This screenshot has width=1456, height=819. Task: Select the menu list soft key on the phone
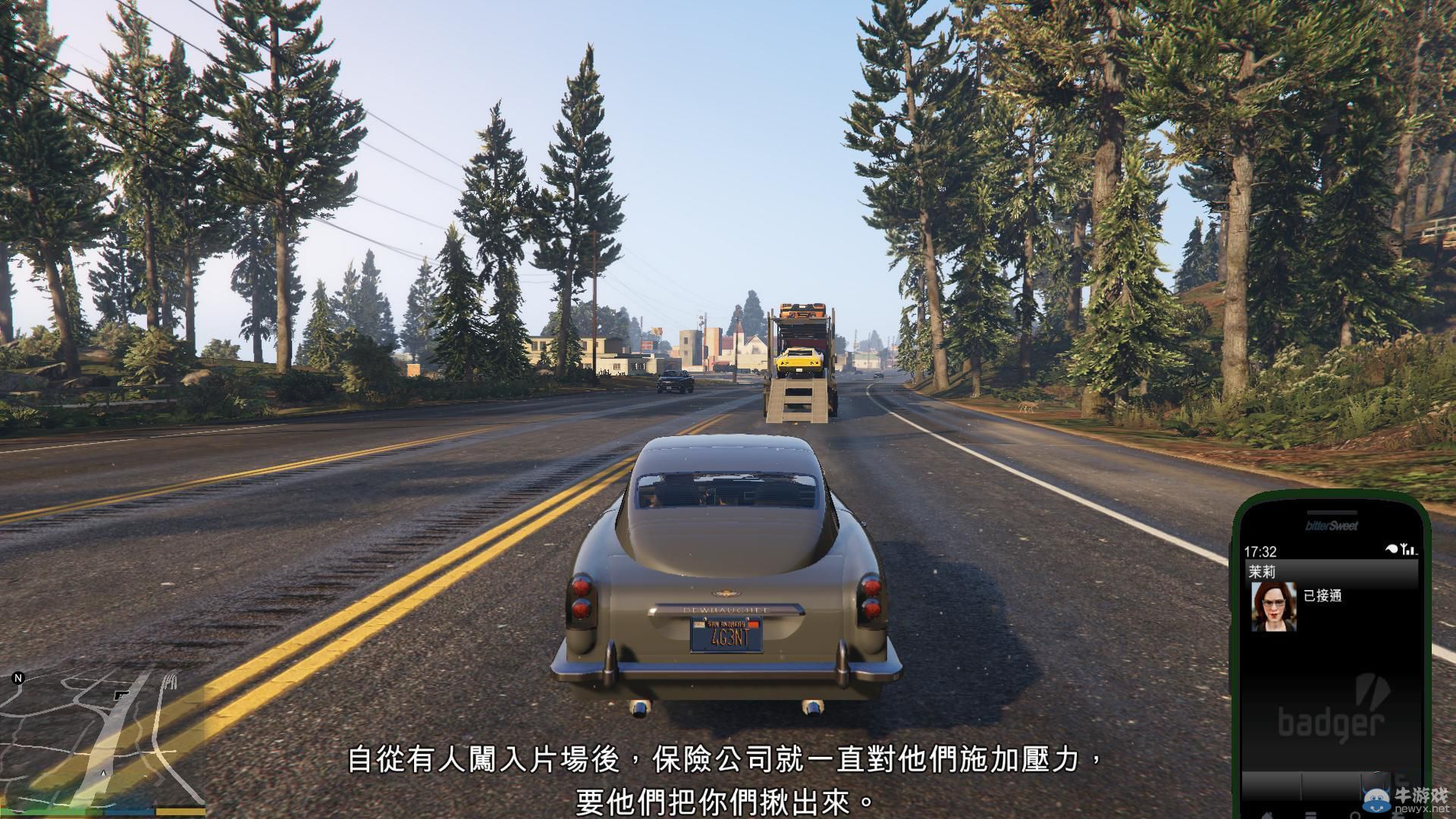(1311, 814)
